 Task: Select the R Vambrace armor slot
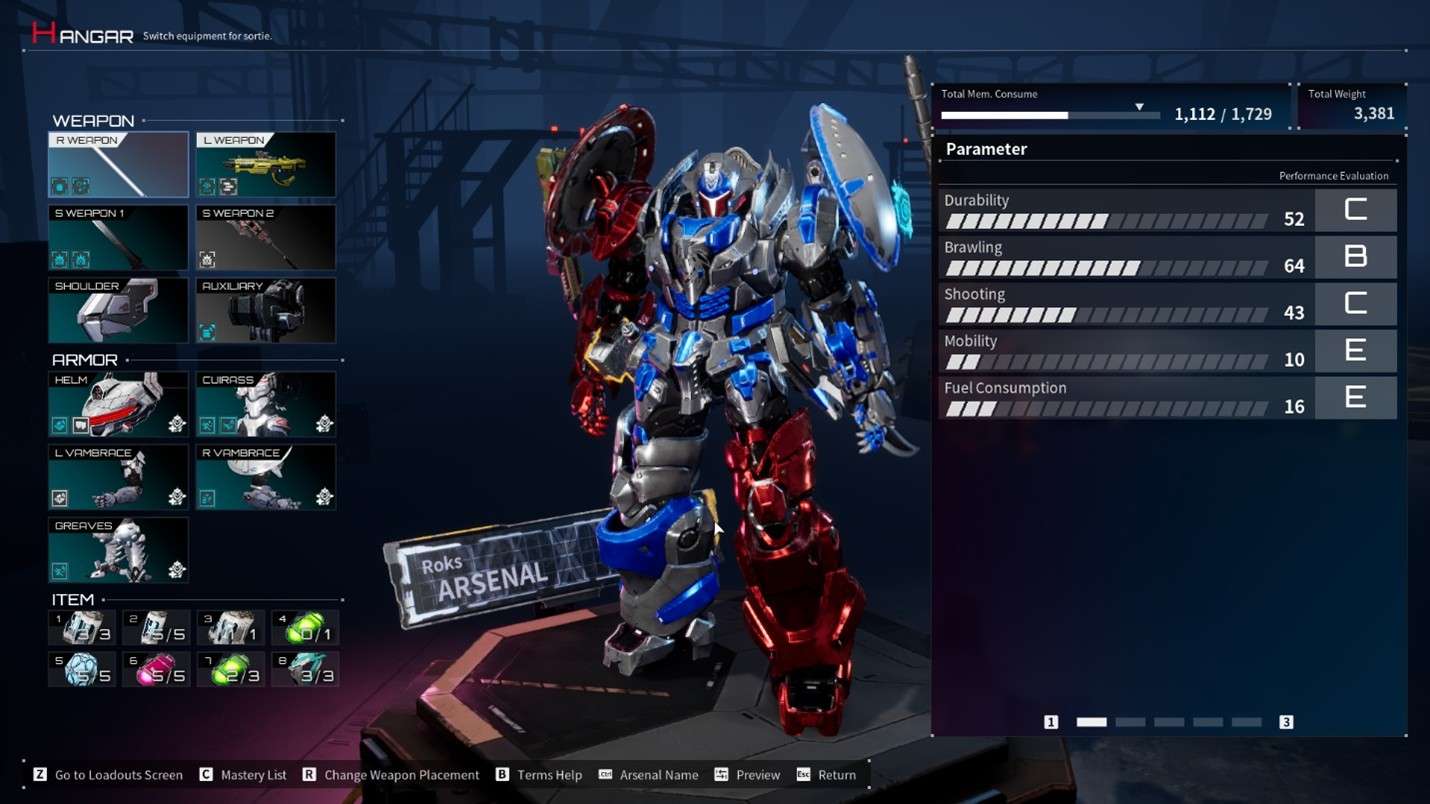point(265,477)
